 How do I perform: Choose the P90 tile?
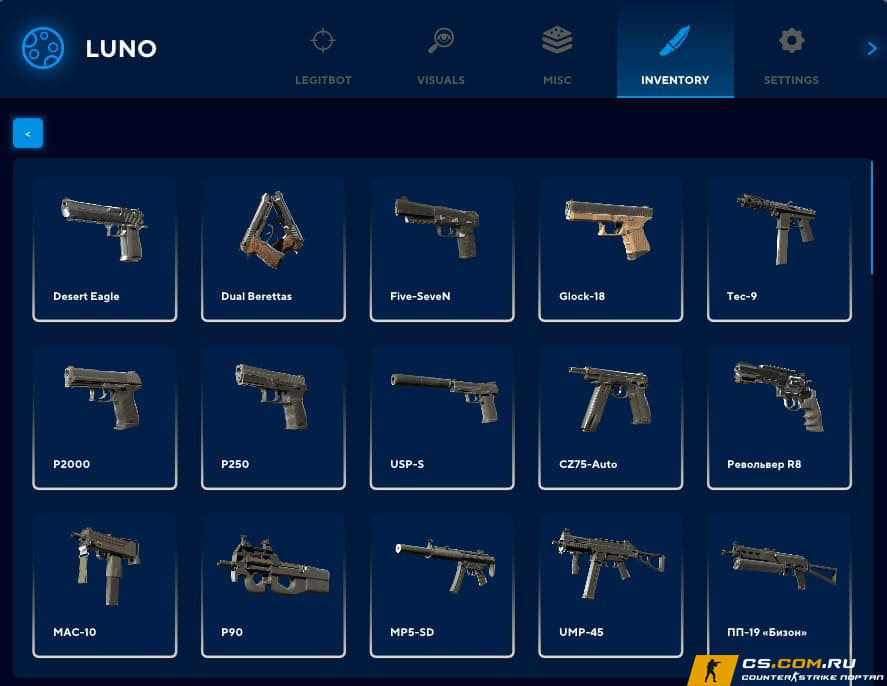point(273,585)
